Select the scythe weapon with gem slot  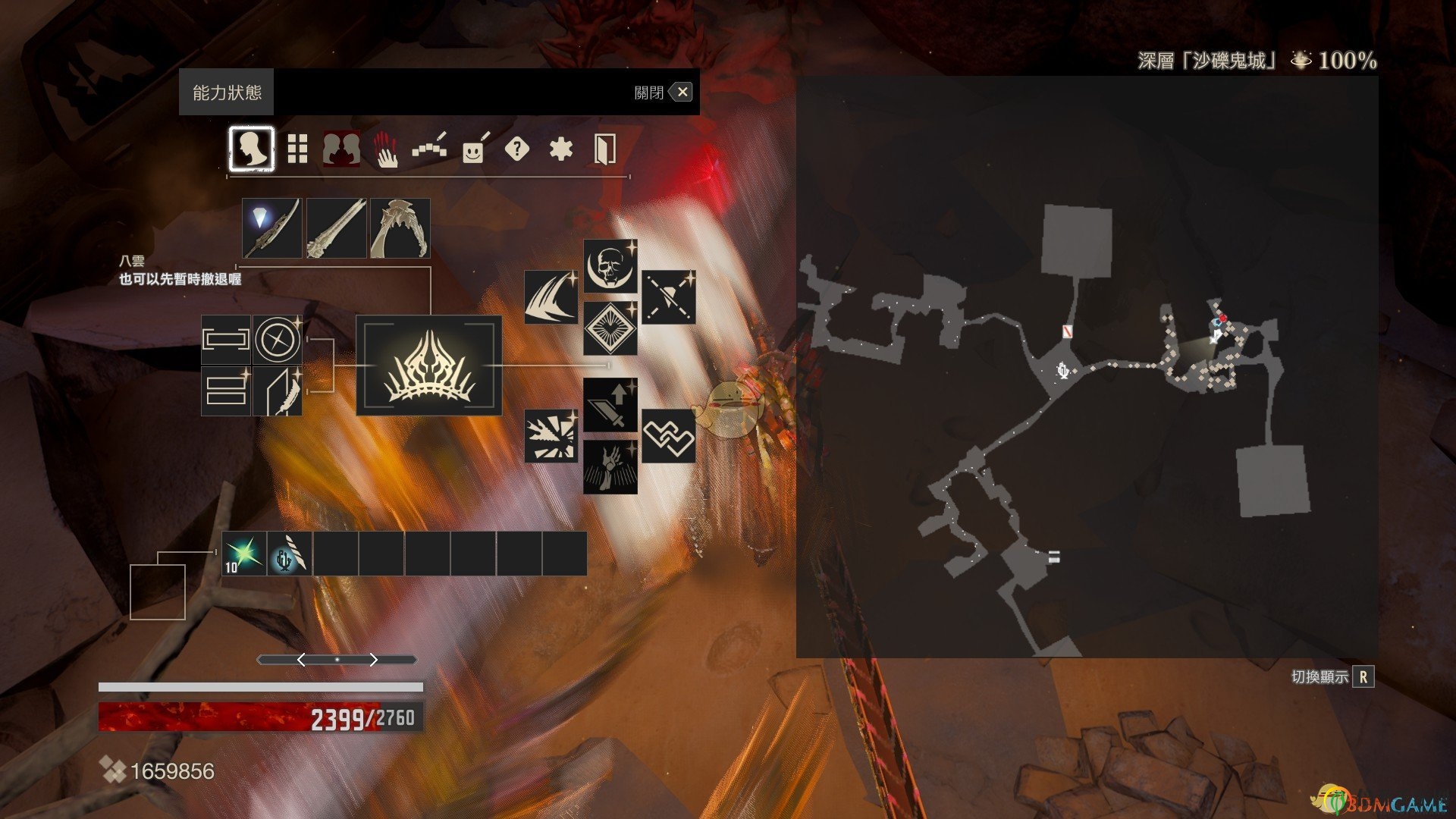[x=272, y=228]
